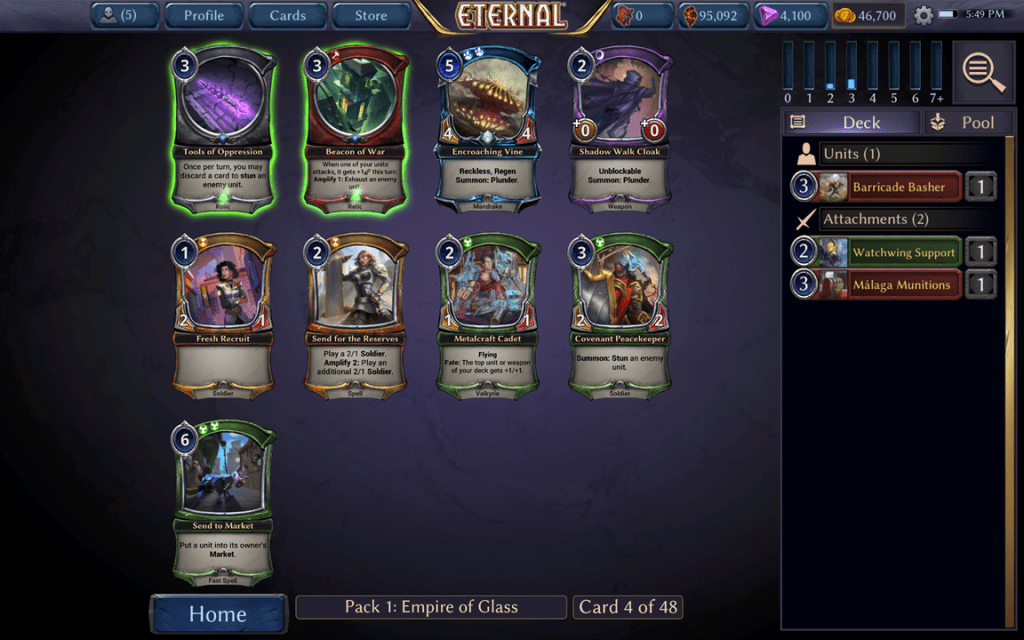Click the magnifying glass search button
Screen dimensions: 1024x640
(x=983, y=71)
